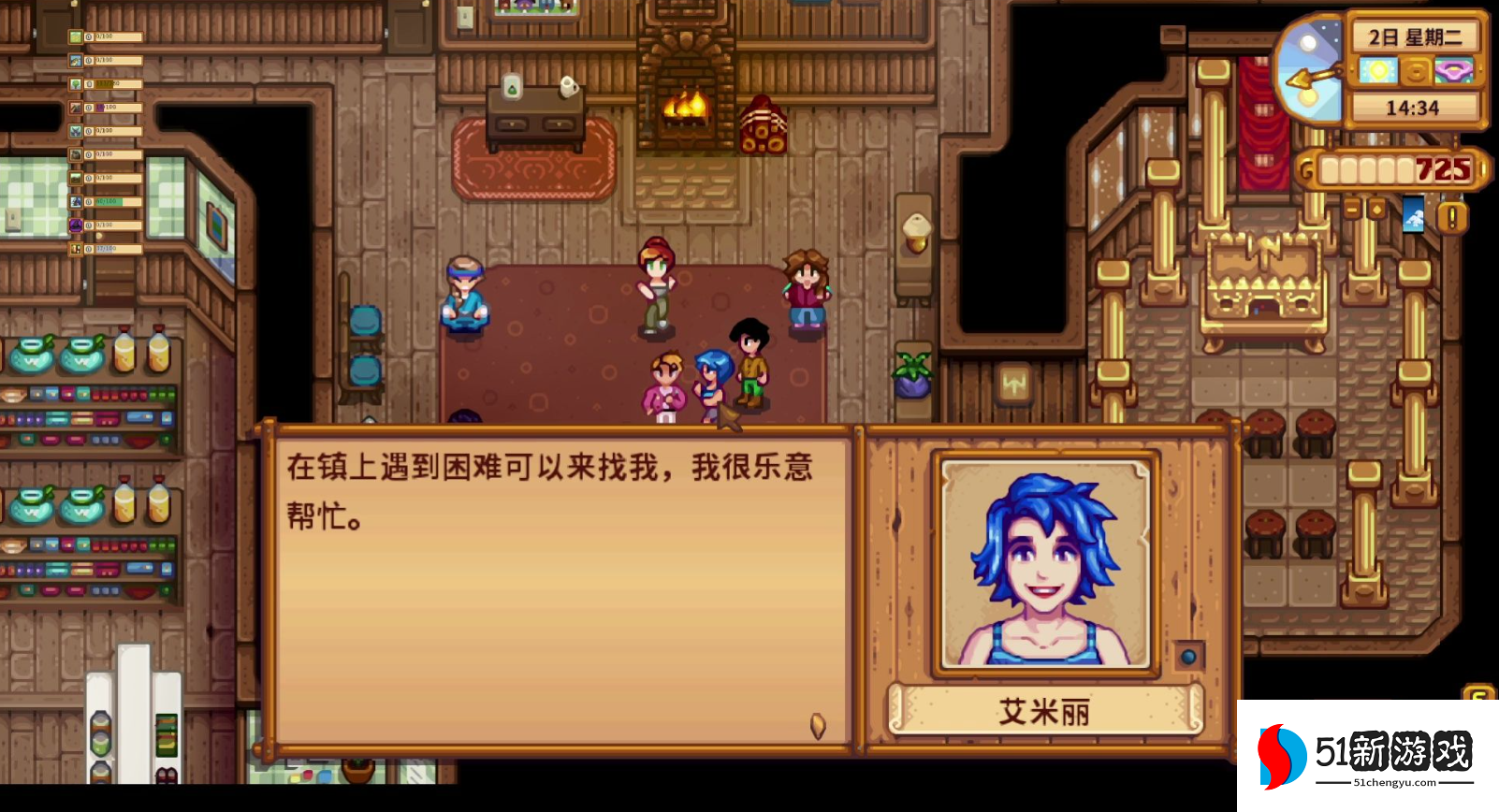Click the 14:34 time display

(x=1414, y=107)
